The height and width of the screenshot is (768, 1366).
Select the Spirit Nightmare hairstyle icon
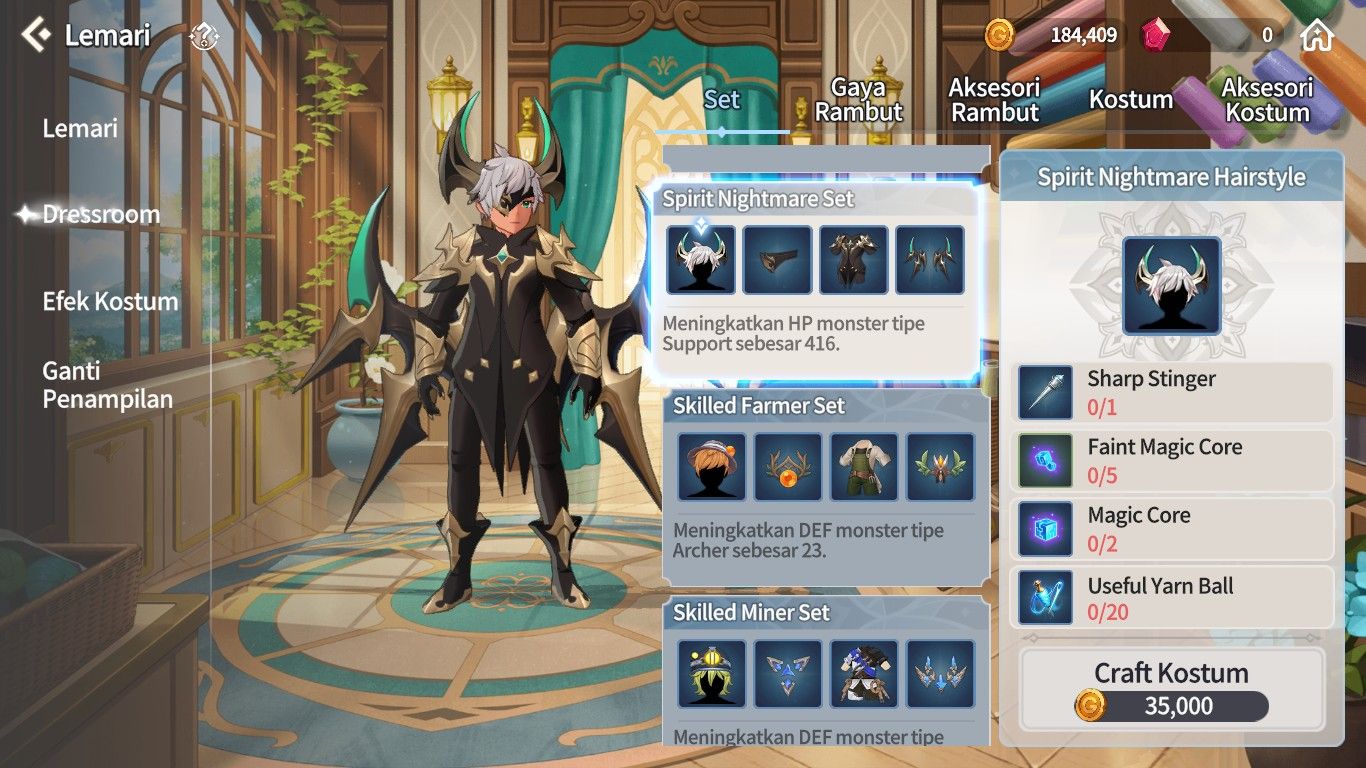(x=700, y=259)
